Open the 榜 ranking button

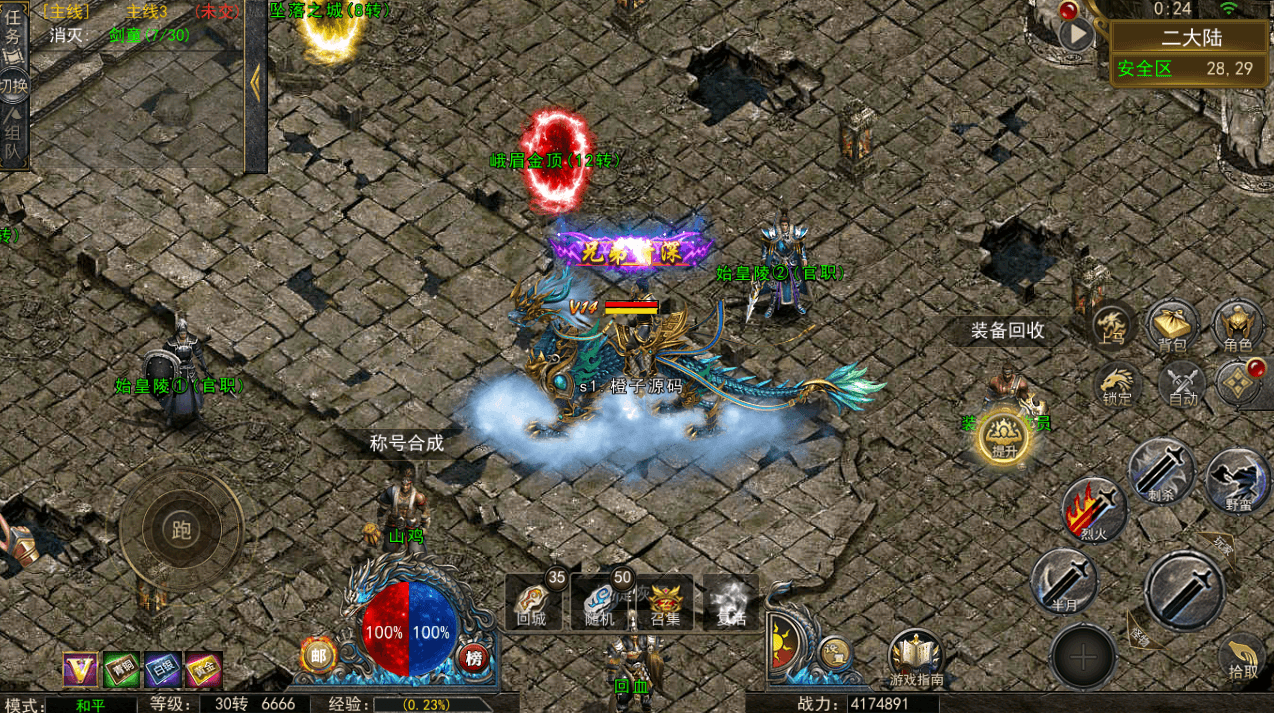point(473,657)
